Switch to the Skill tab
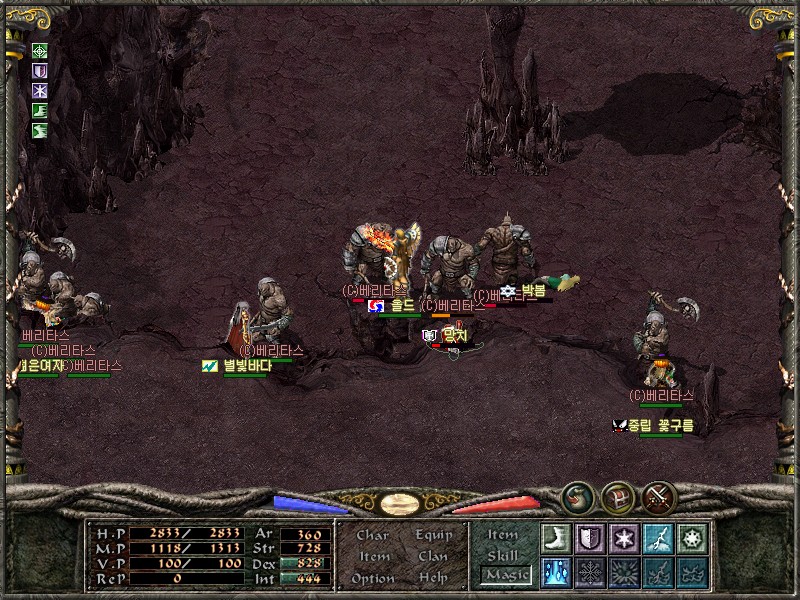800x600 pixels. [x=503, y=555]
